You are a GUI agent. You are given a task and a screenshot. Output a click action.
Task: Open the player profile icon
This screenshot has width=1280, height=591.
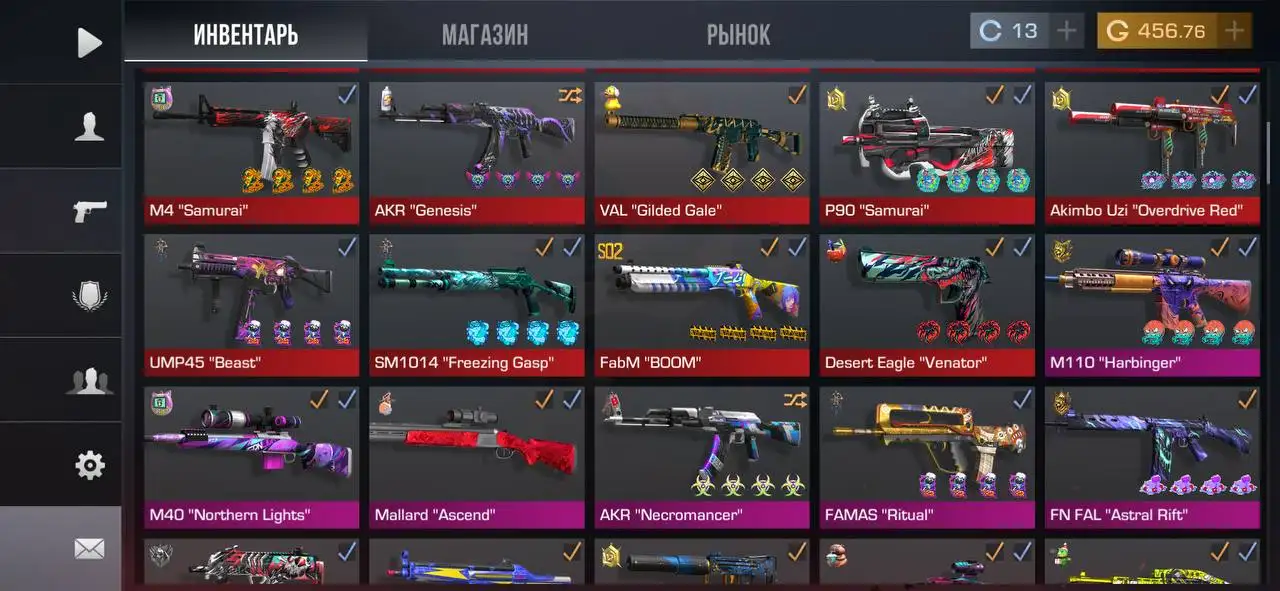click(x=89, y=126)
